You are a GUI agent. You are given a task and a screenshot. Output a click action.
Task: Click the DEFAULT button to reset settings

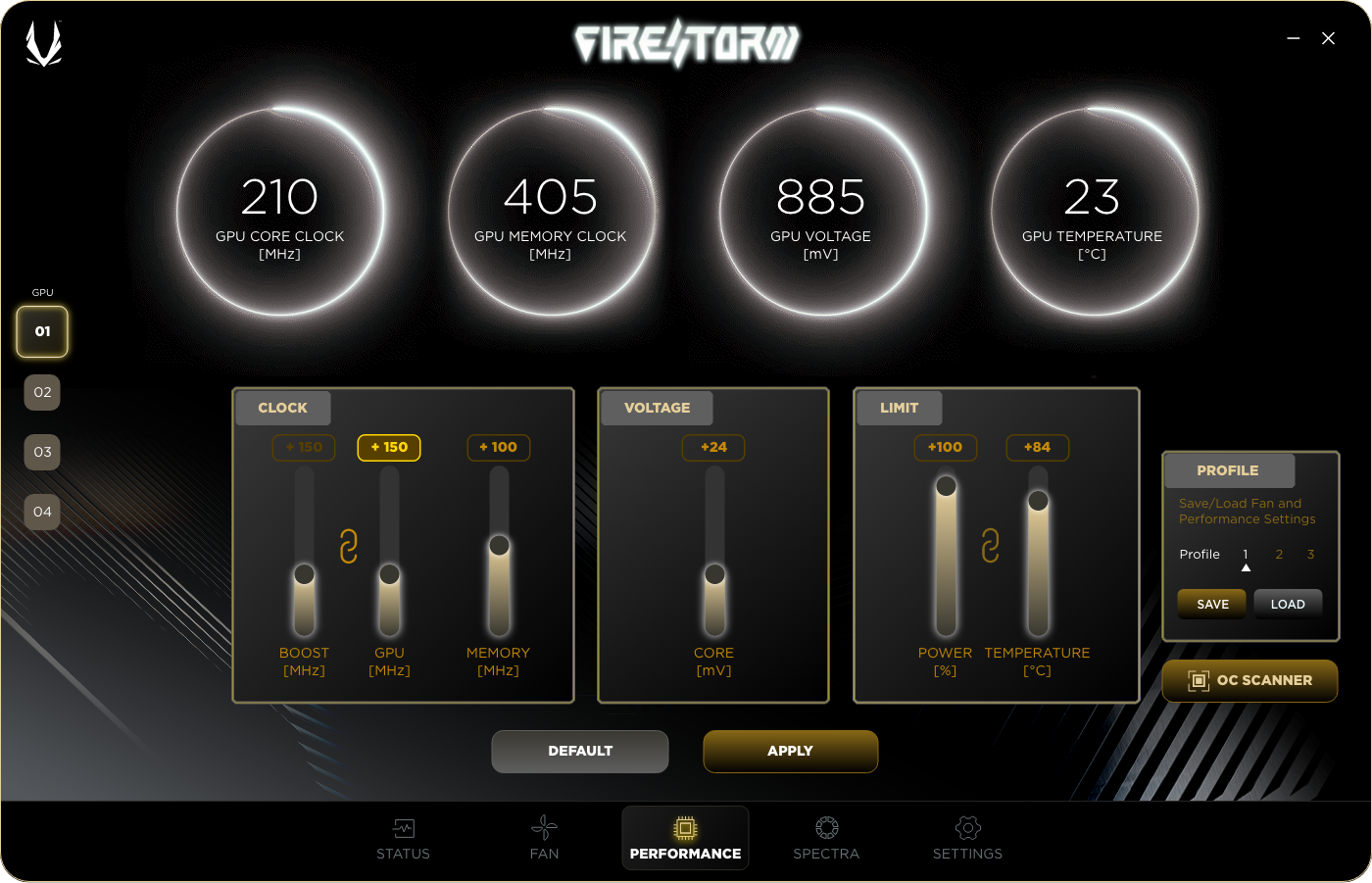pyautogui.click(x=579, y=751)
